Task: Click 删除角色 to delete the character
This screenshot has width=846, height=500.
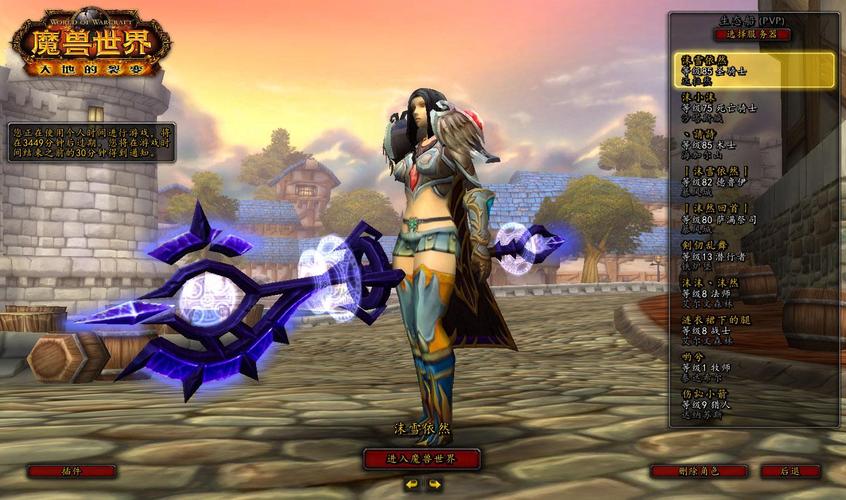Action: pyautogui.click(x=699, y=471)
